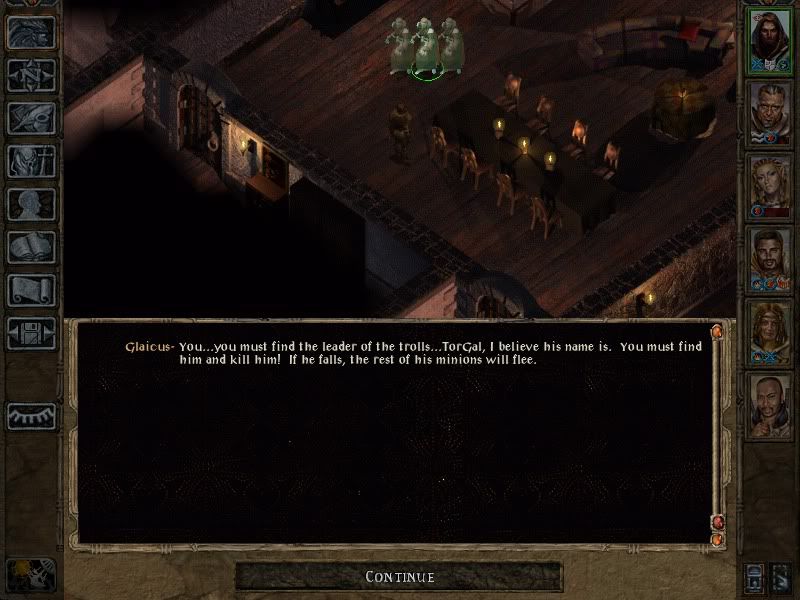Open the area map with compass icon
This screenshot has width=800, height=600.
[31, 75]
